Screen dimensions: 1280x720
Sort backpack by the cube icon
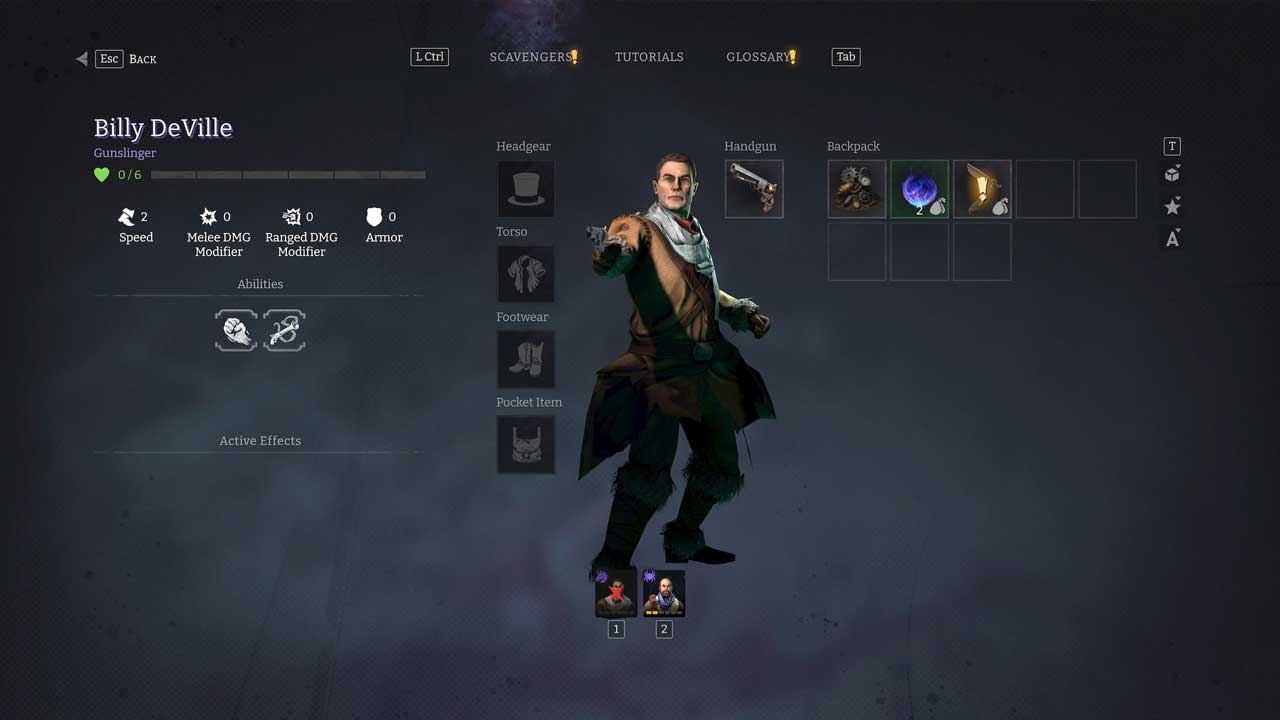pos(1172,175)
